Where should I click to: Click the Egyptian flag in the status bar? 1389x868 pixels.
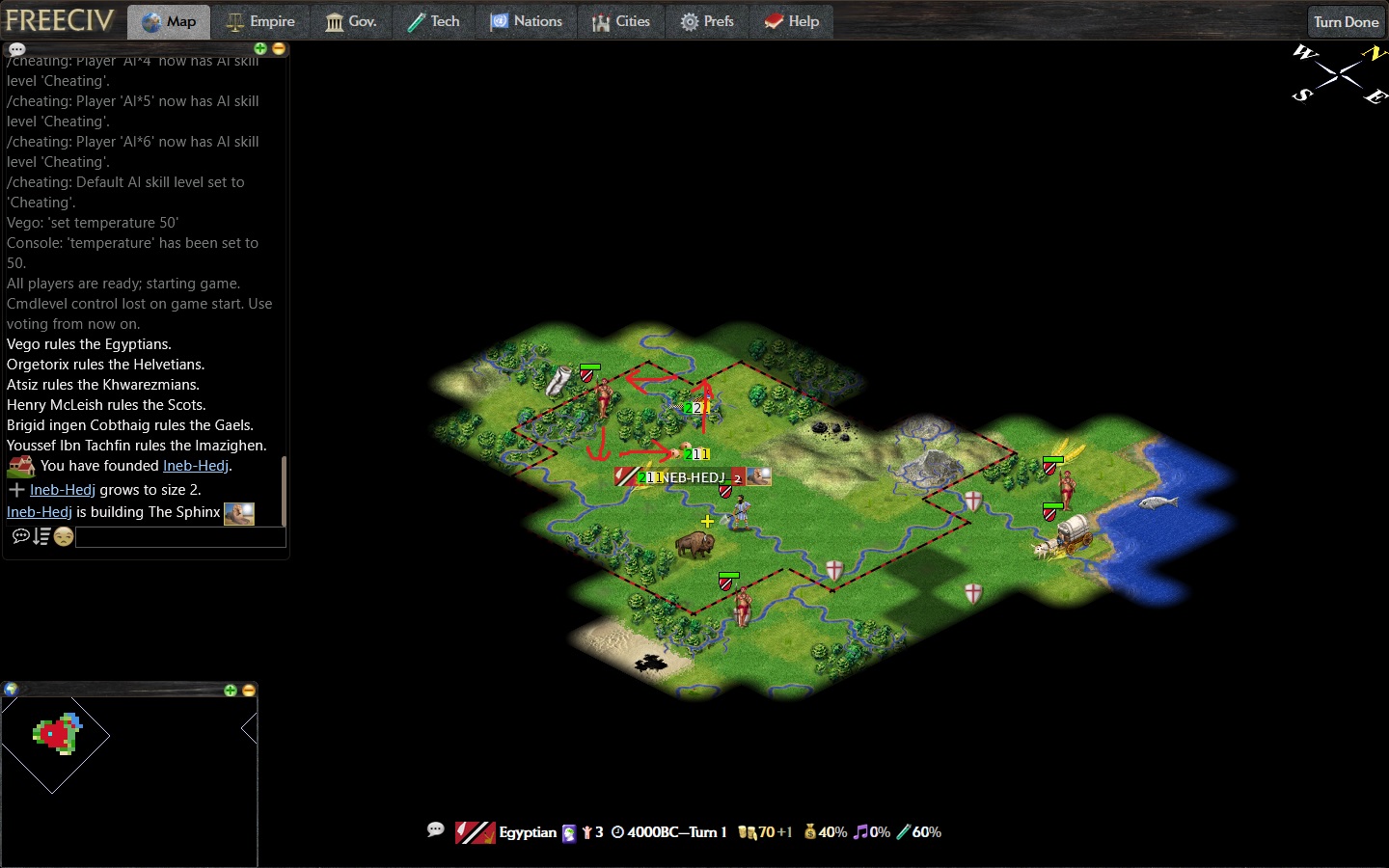[473, 830]
